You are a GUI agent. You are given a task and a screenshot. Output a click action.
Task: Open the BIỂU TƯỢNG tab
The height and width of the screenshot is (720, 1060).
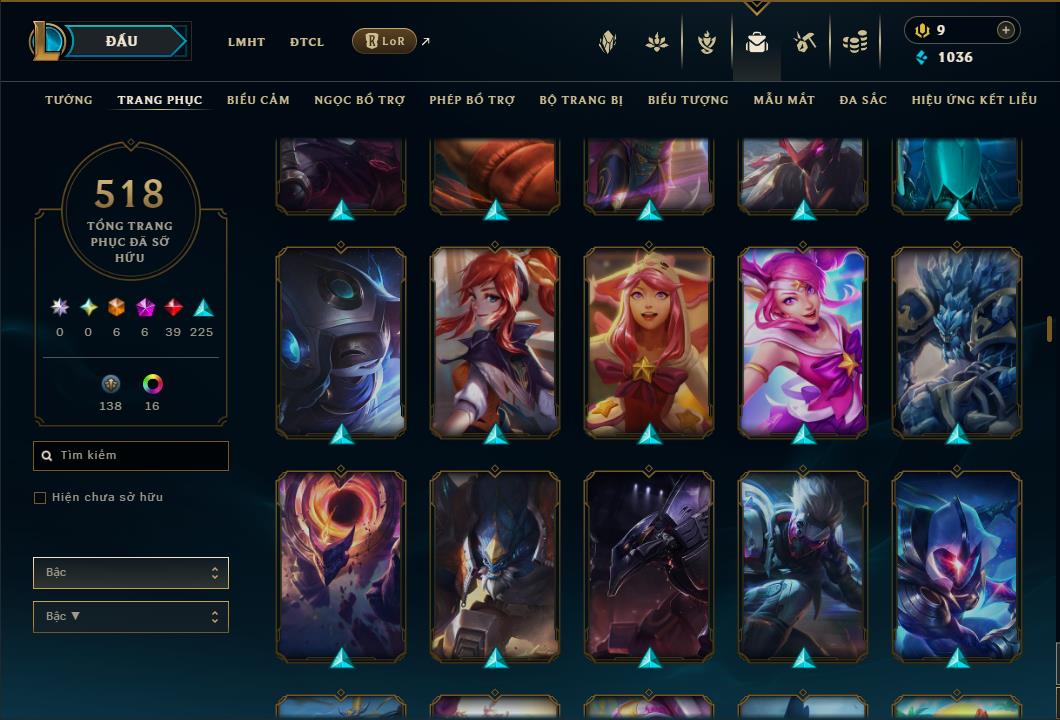tap(688, 100)
